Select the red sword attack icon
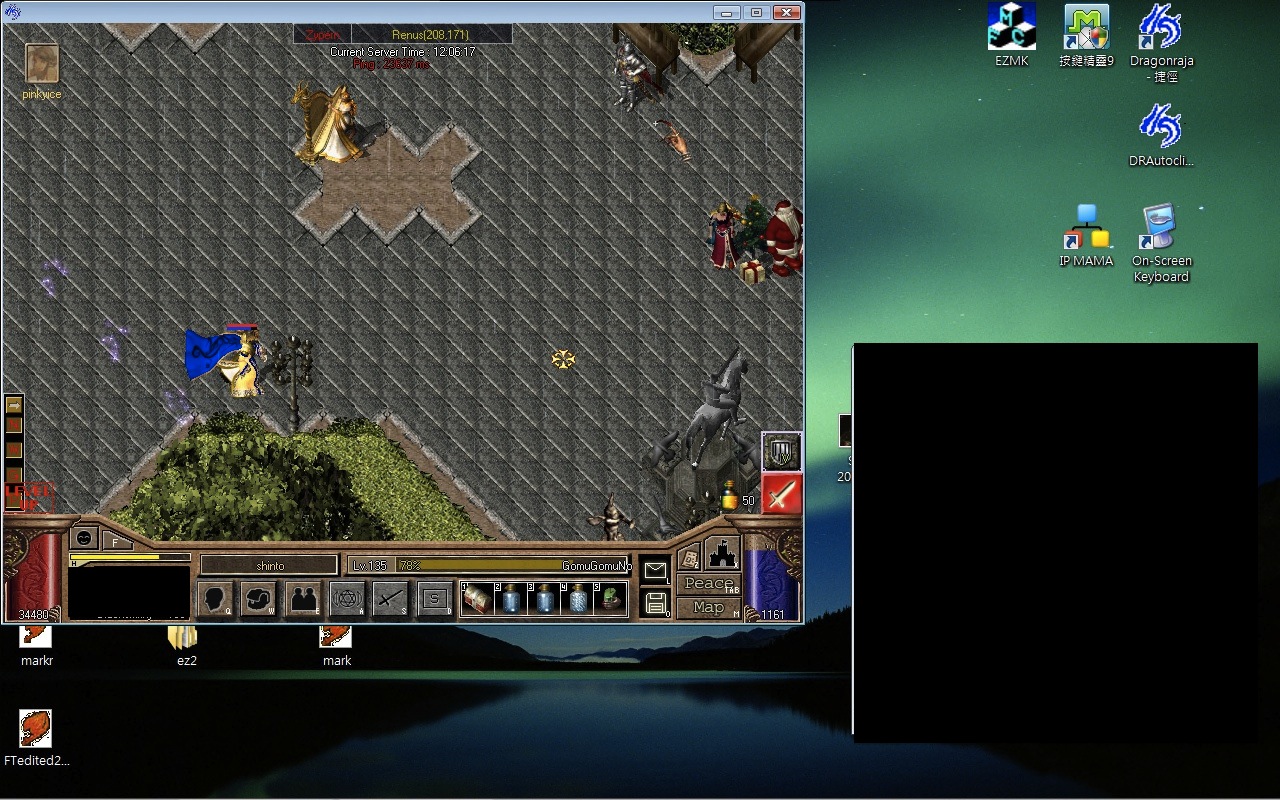The image size is (1280, 800). coord(781,493)
